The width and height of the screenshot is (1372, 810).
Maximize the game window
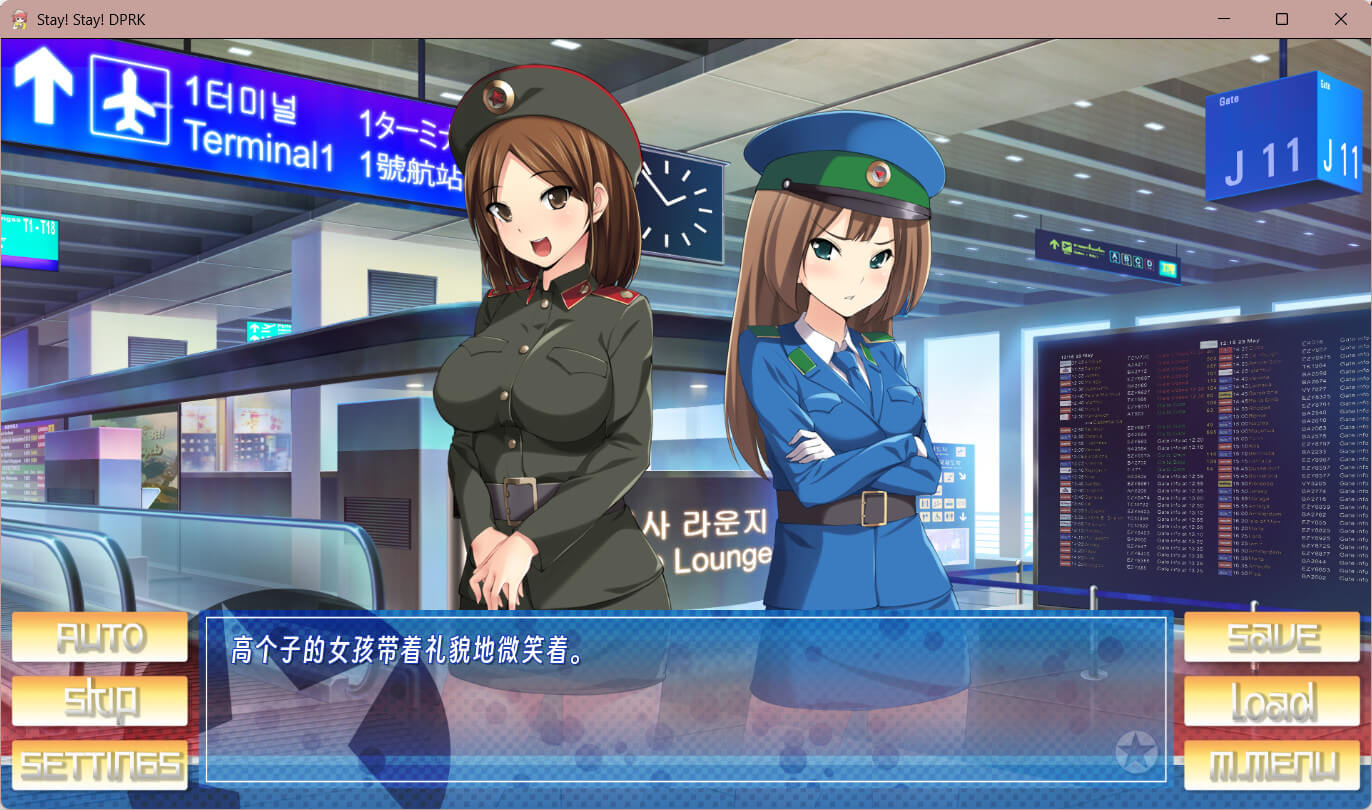(x=1282, y=19)
